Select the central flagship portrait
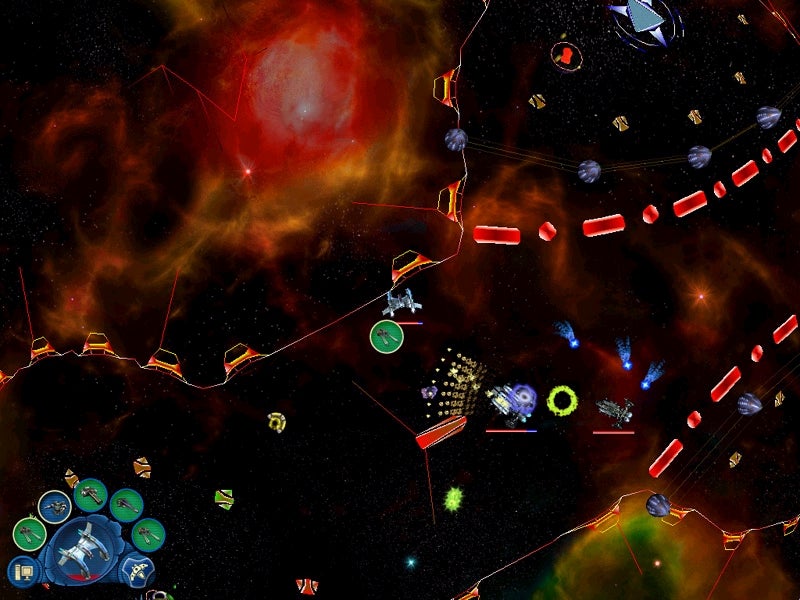The image size is (800, 600). [x=84, y=546]
